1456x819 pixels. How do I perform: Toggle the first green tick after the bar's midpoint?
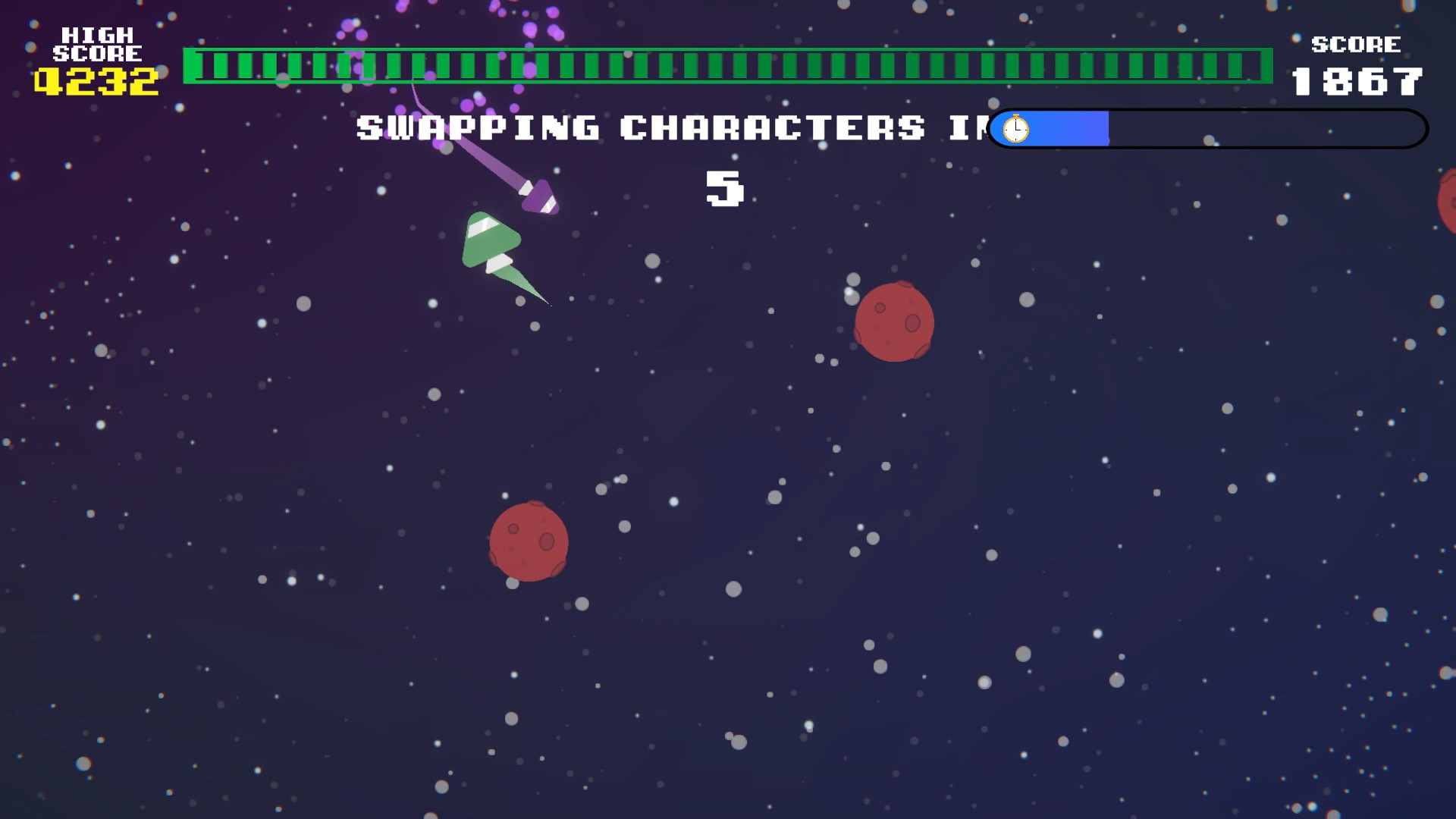739,64
